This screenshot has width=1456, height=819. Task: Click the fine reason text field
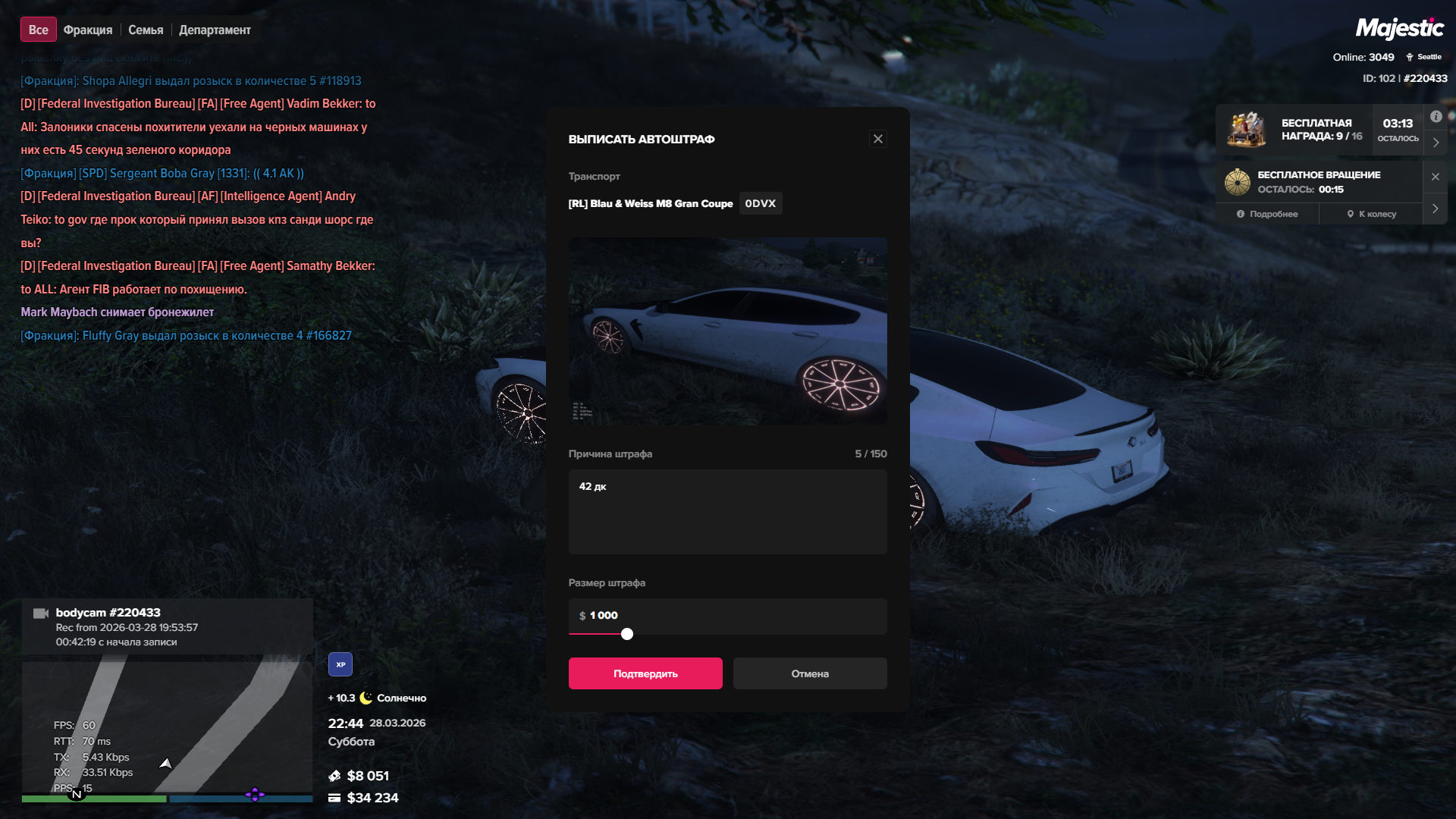[x=727, y=512]
